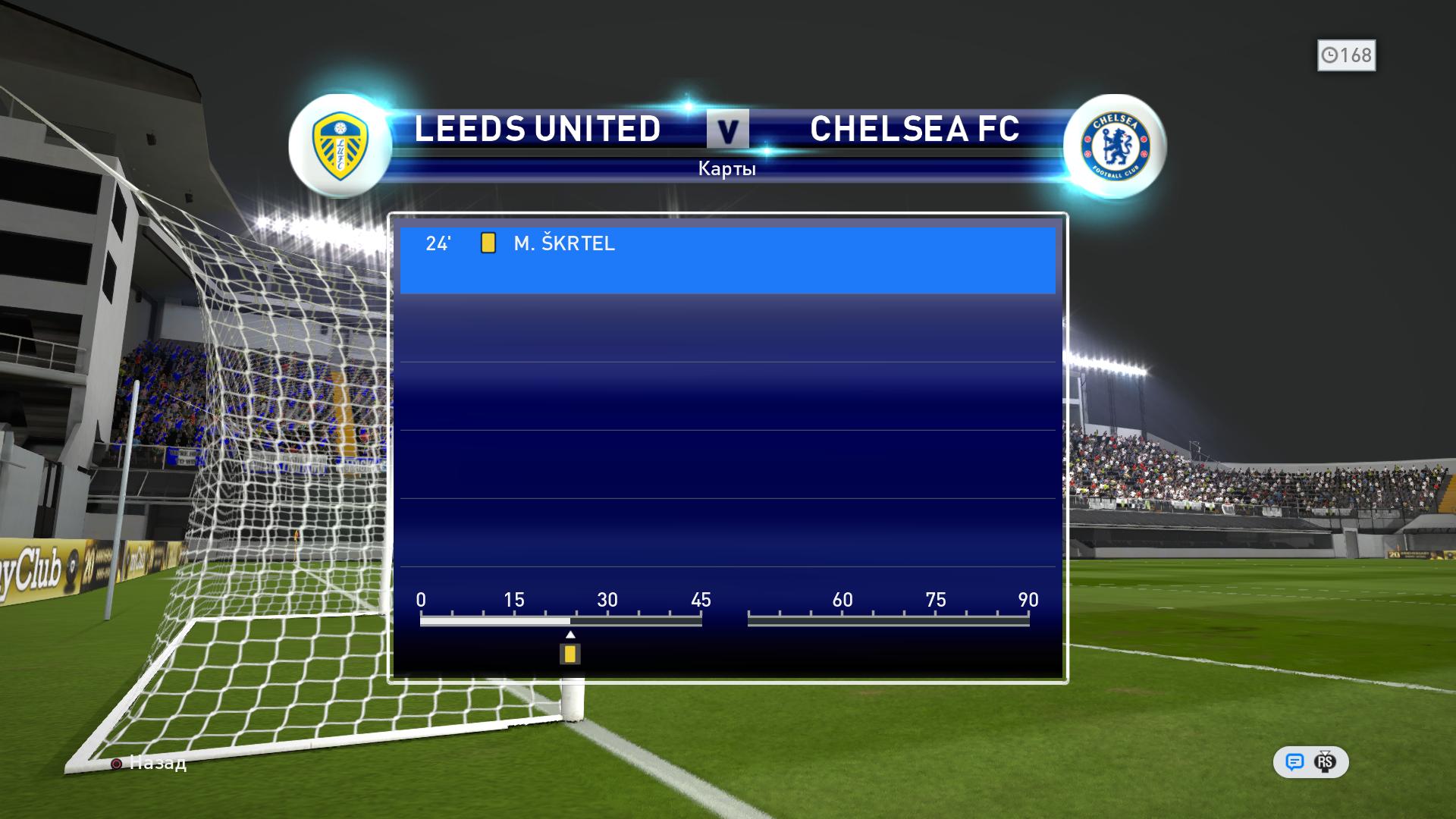The image size is (1456, 819).
Task: Click the yellow card marker under the timeline
Action: (x=570, y=654)
